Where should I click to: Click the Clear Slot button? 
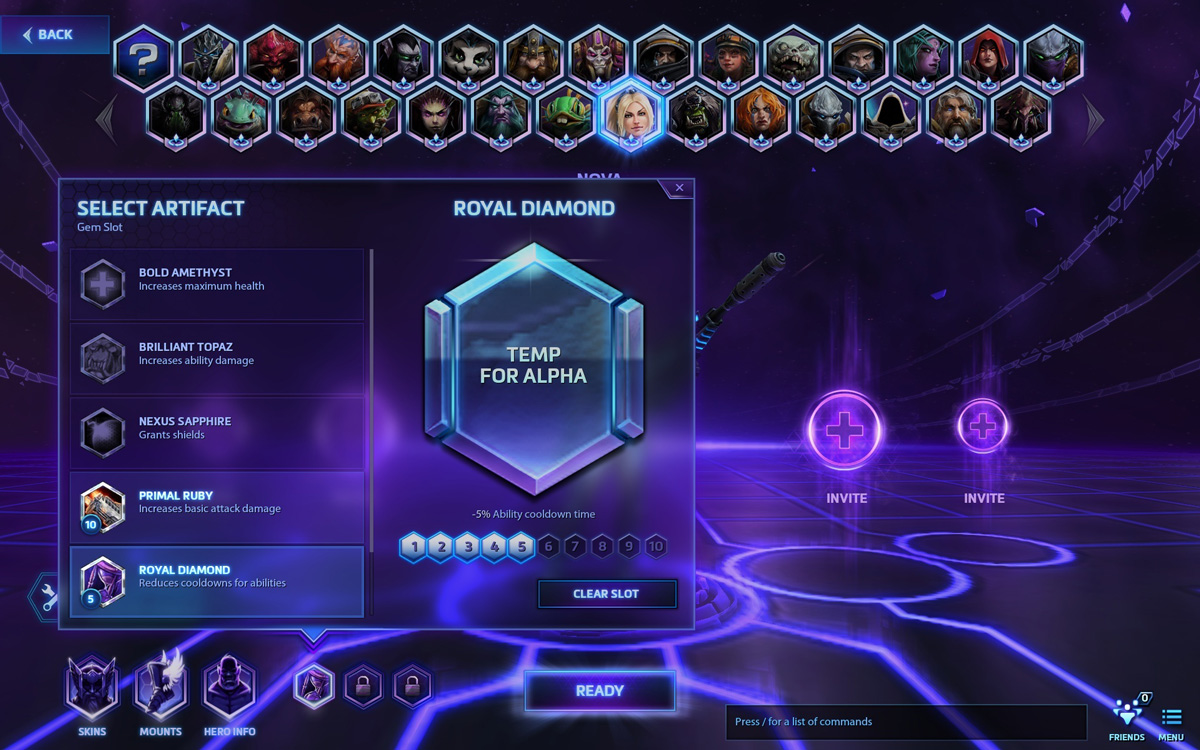[x=606, y=594]
